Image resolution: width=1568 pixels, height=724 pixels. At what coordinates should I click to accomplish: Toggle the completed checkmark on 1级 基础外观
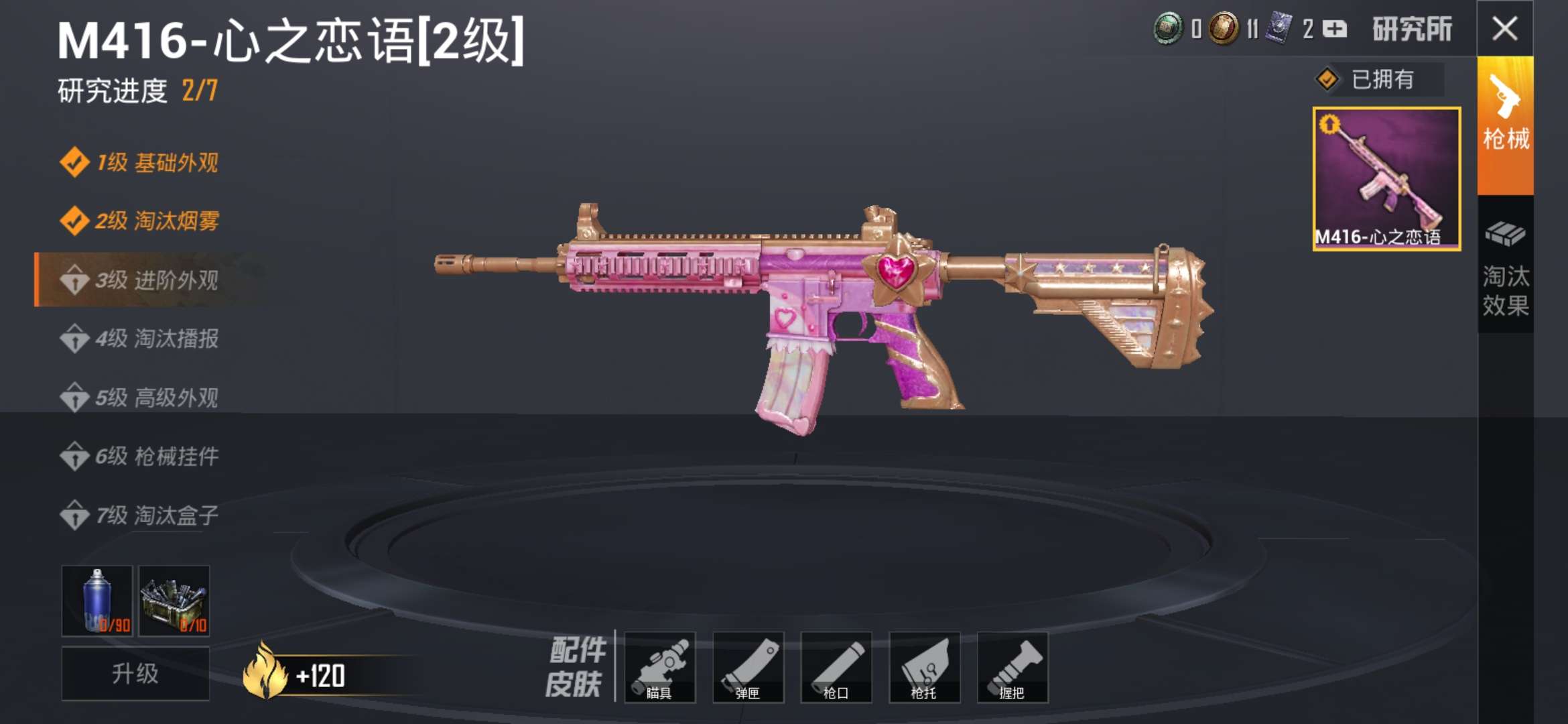coord(76,163)
